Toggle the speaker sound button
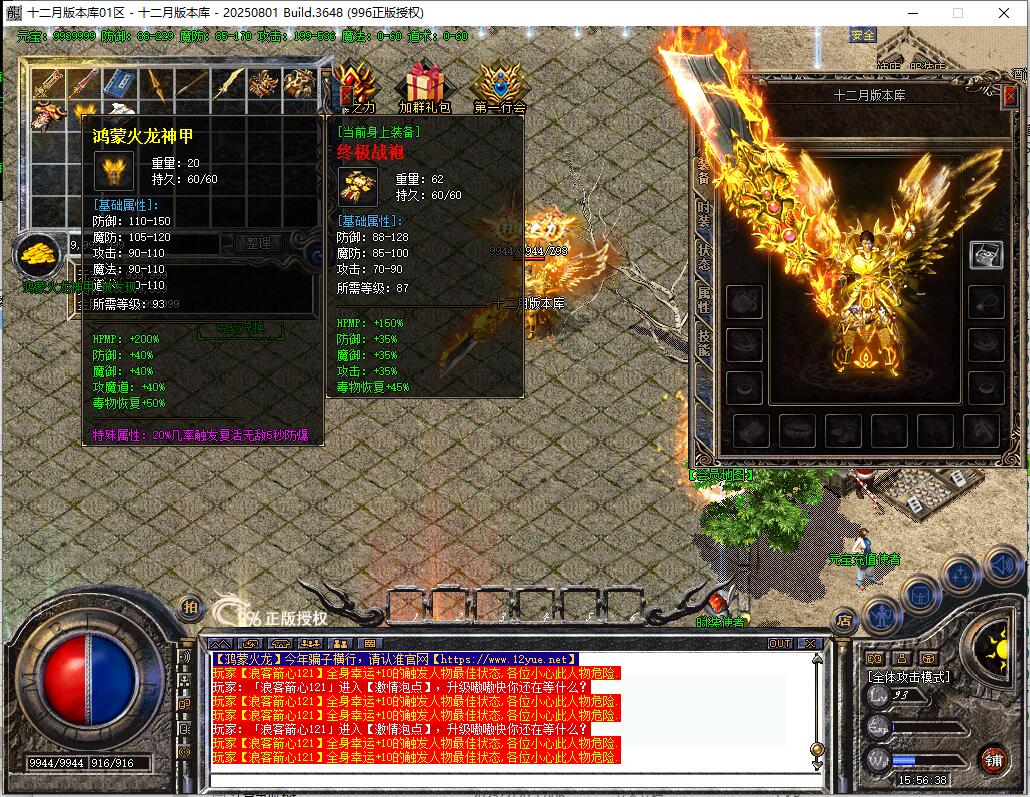Screen dimensions: 1030x797 coord(1003,566)
